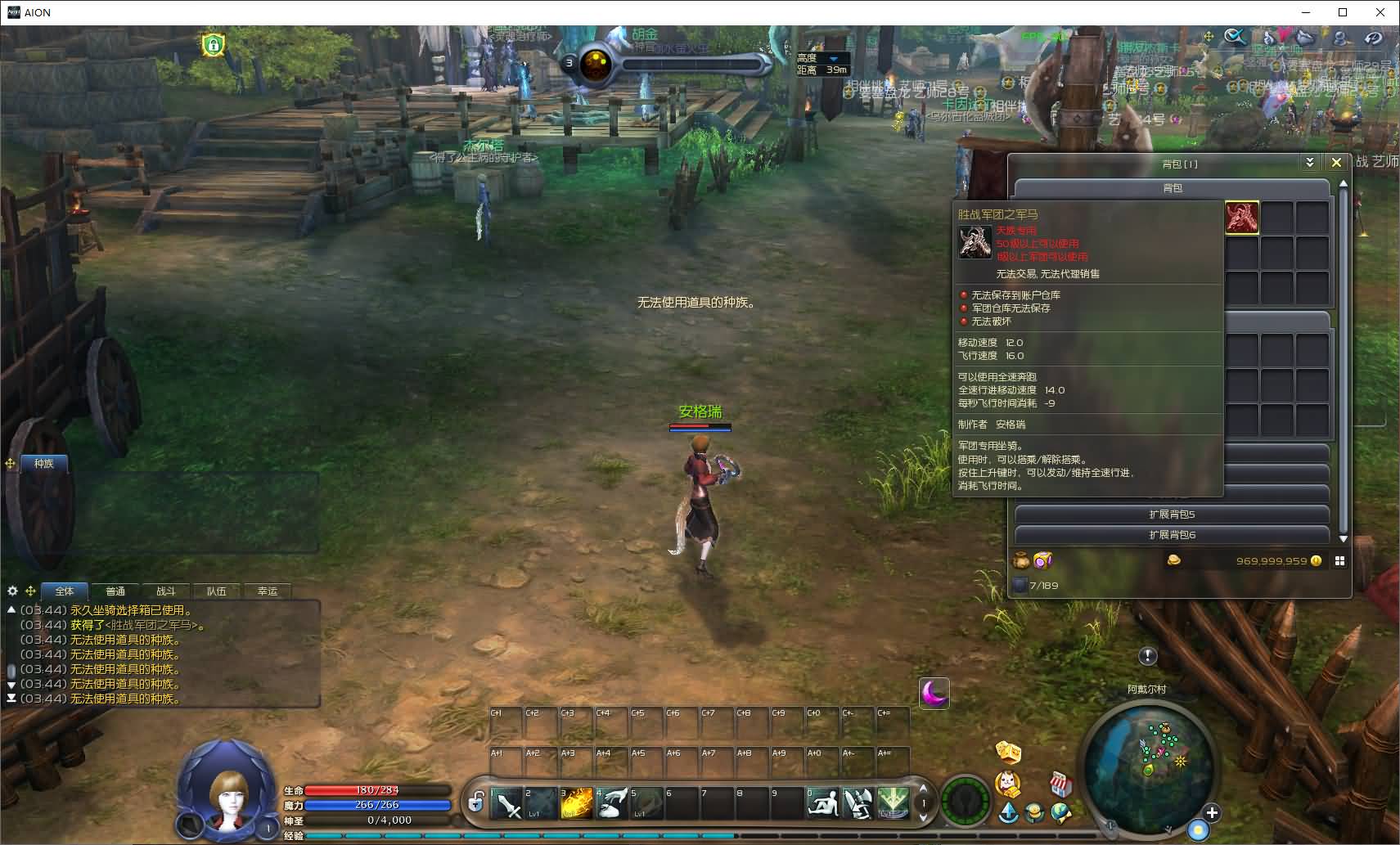Select the 队伍 chat tab
1400x845 pixels.
pyautogui.click(x=217, y=591)
